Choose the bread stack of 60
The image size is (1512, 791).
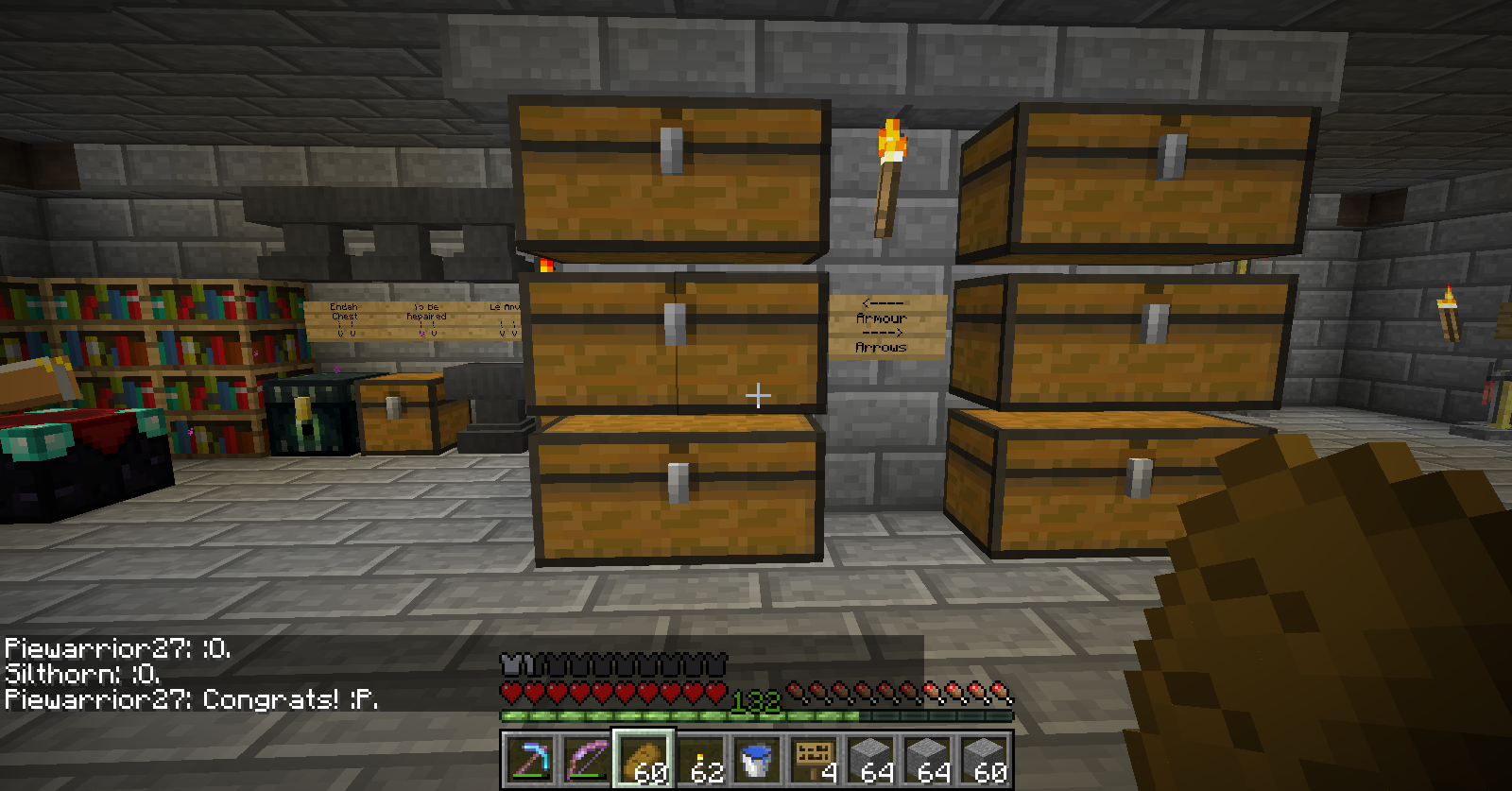pos(644,759)
